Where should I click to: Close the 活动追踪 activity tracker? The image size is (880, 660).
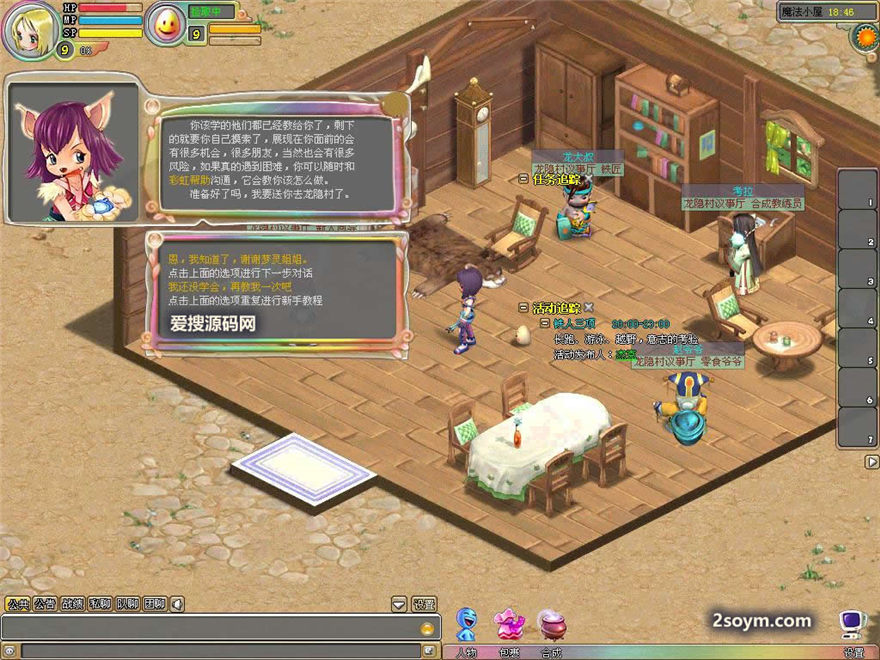pos(589,308)
